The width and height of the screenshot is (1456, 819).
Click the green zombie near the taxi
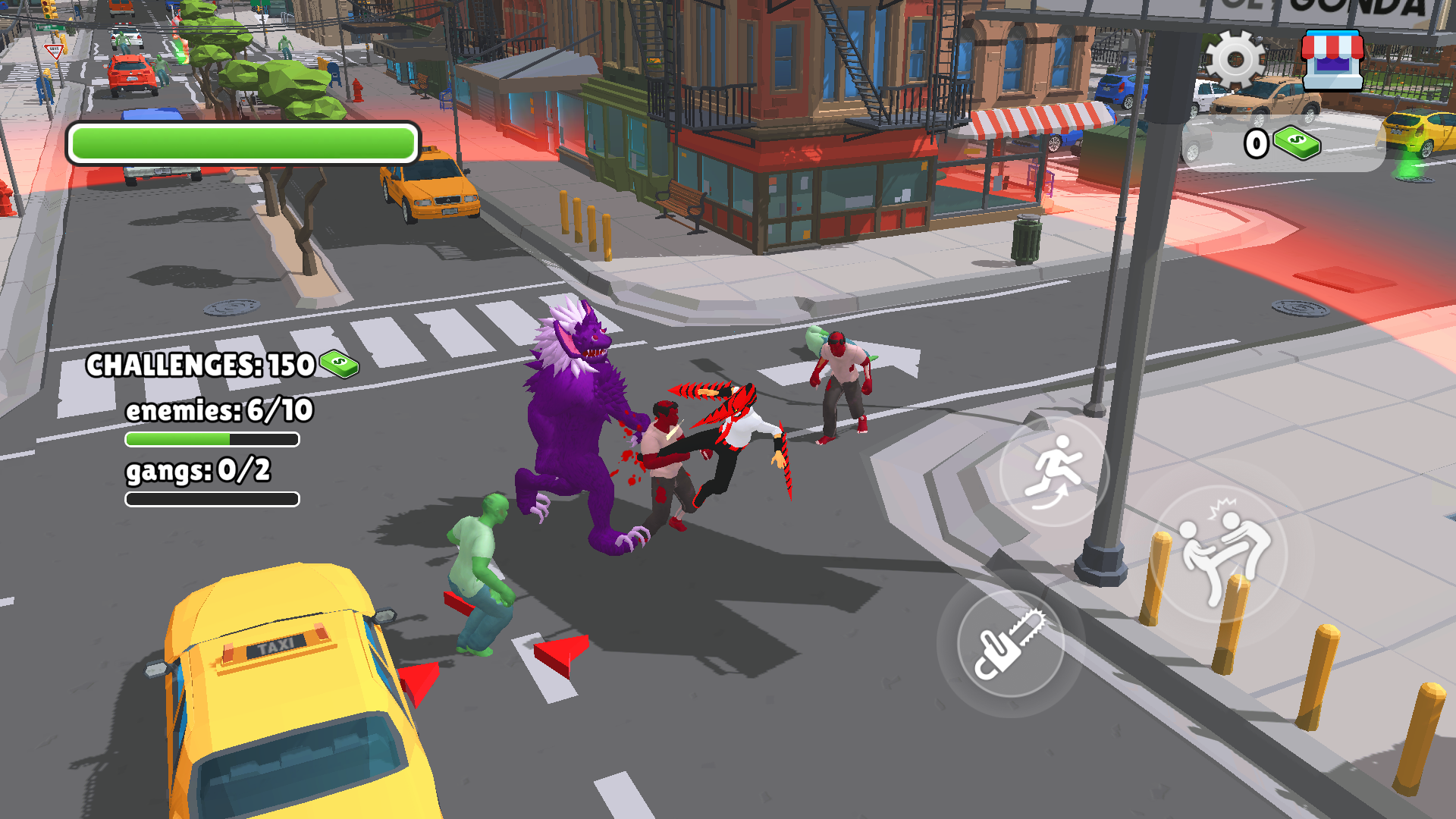tap(480, 569)
